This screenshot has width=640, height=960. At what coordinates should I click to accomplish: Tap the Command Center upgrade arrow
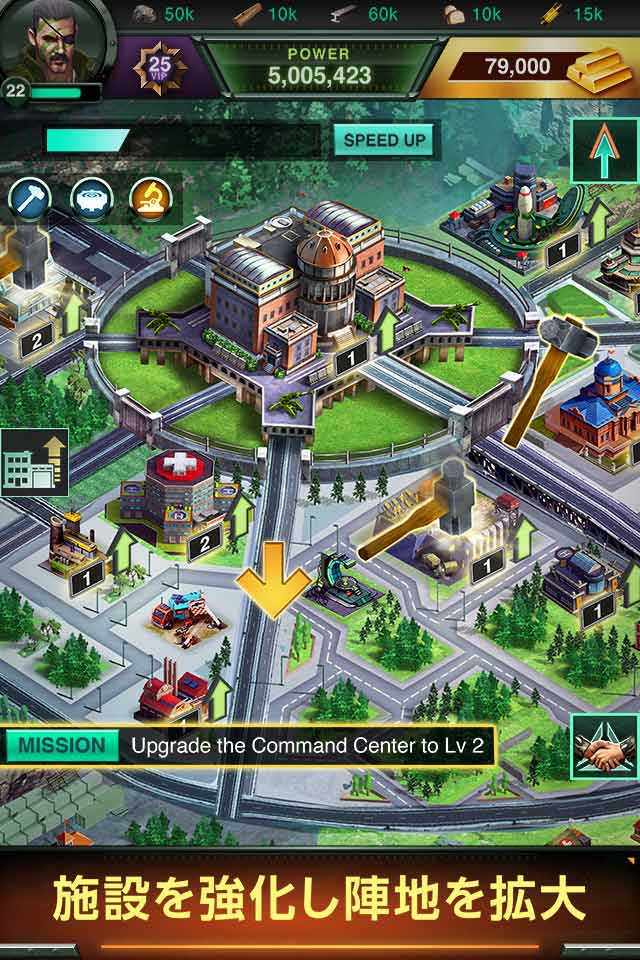[x=387, y=330]
